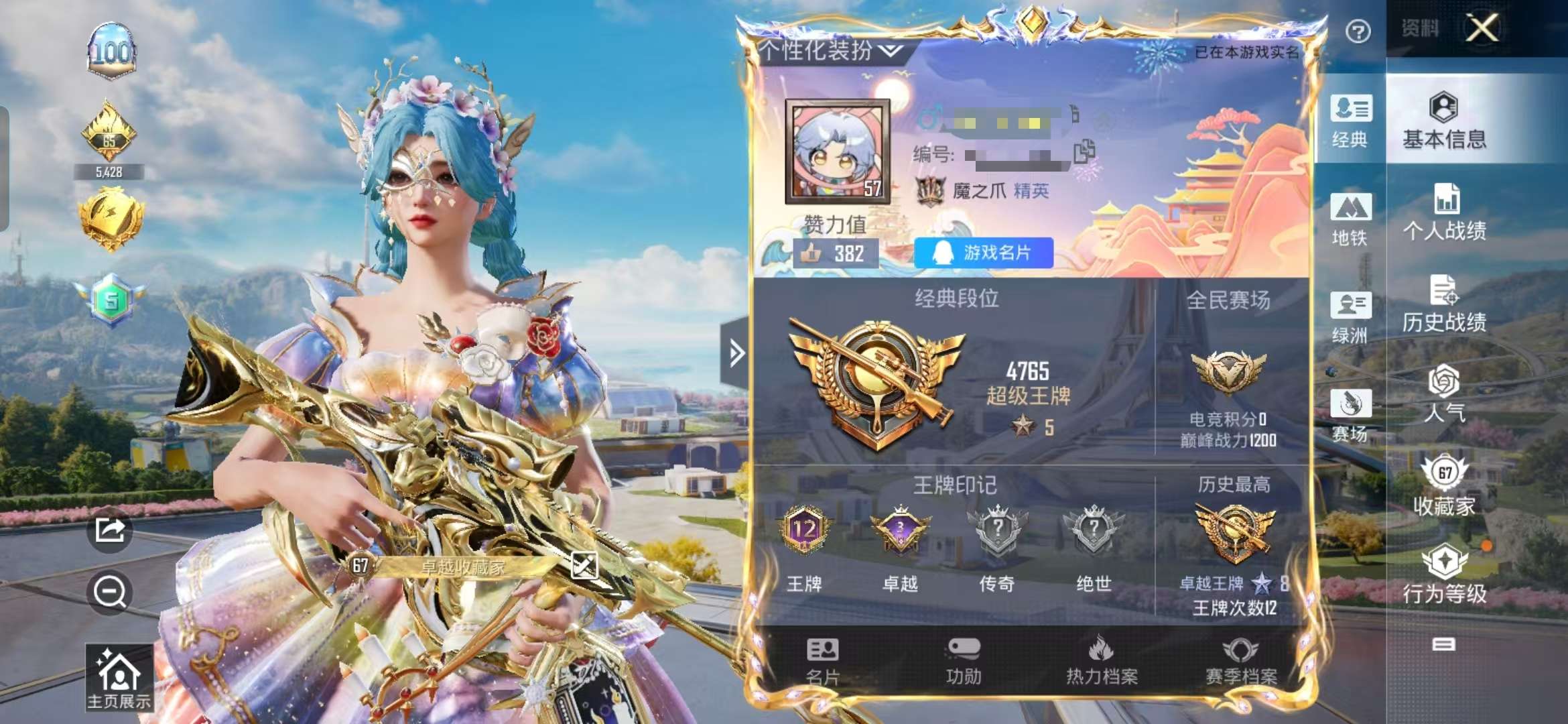
Task: Click the question mark help icon
Action: pos(1358,32)
